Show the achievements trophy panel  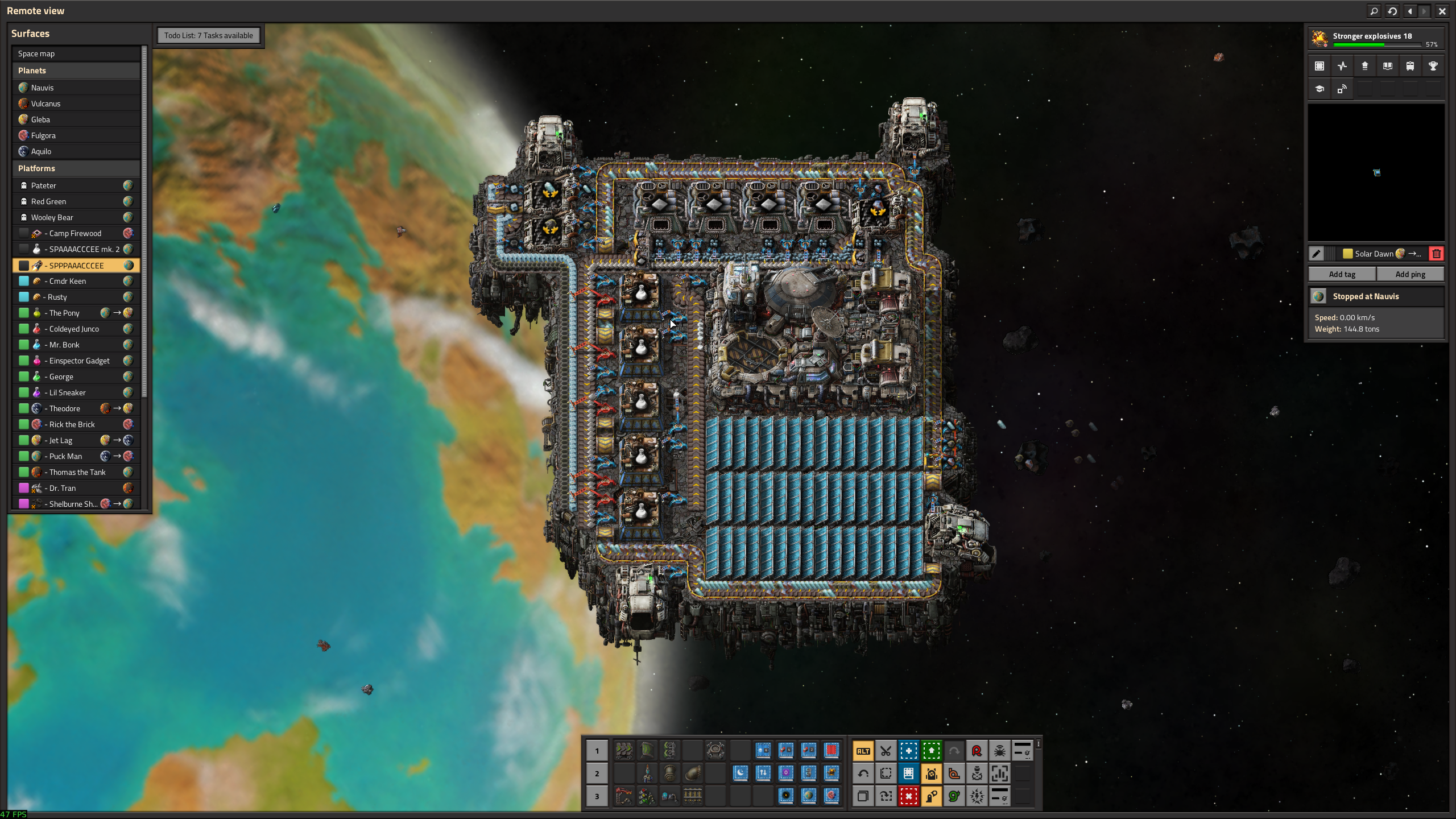(1433, 66)
